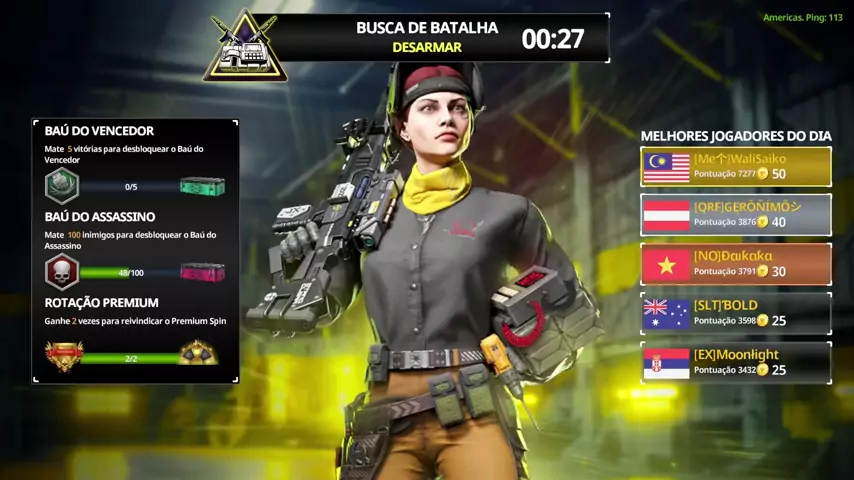Open the [QRF]GERÓNIMO player entry
This screenshot has height=480, width=854.
(x=736, y=215)
